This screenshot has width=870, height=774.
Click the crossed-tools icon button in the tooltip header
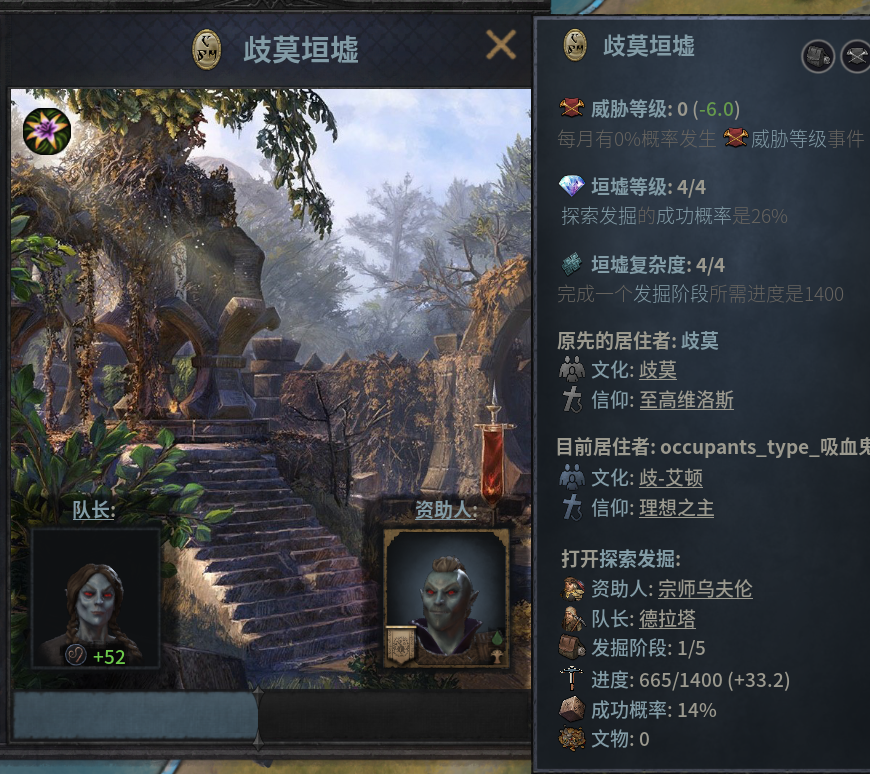click(x=856, y=56)
